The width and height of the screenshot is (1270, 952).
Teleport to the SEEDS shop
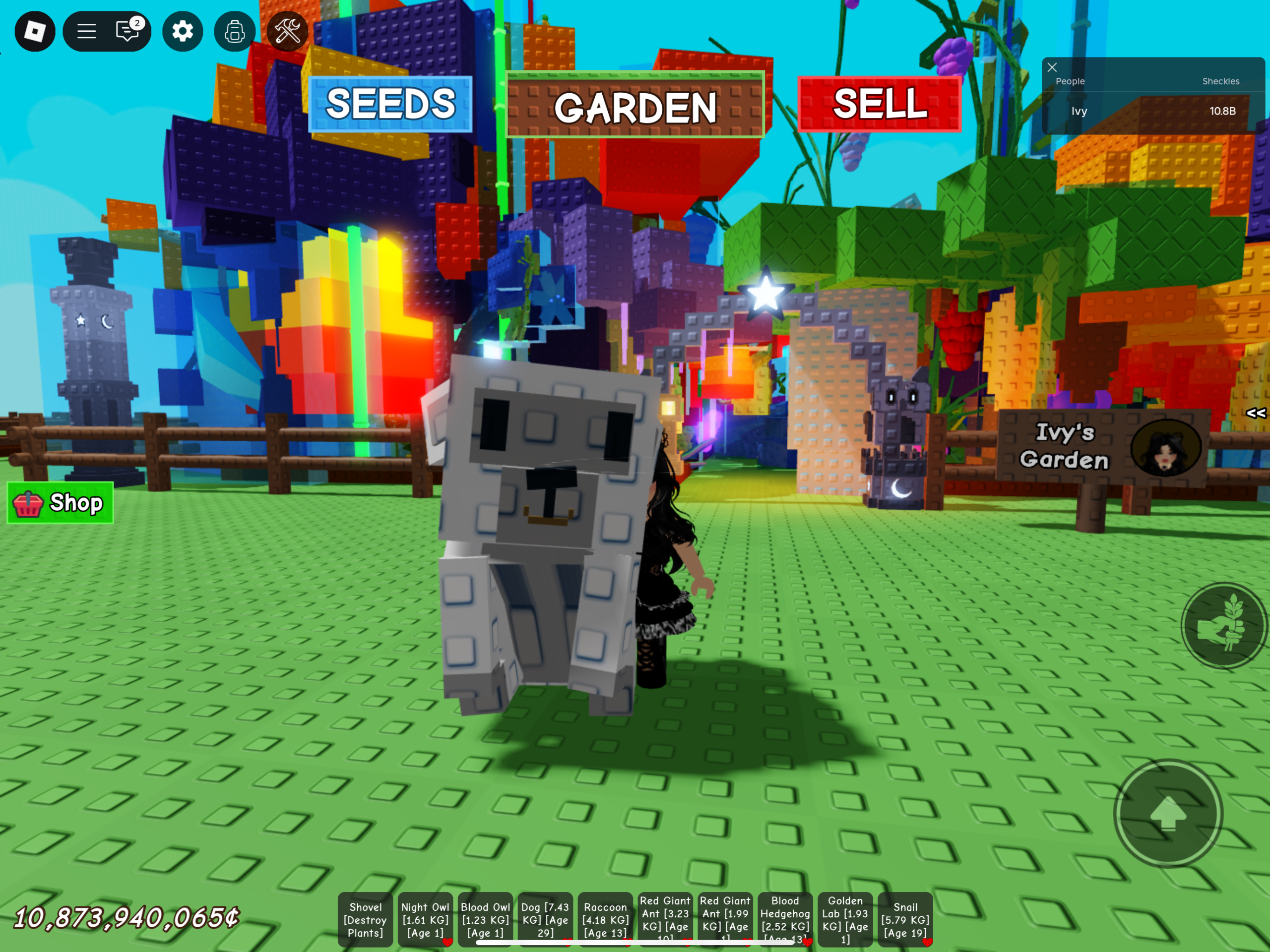click(x=390, y=105)
